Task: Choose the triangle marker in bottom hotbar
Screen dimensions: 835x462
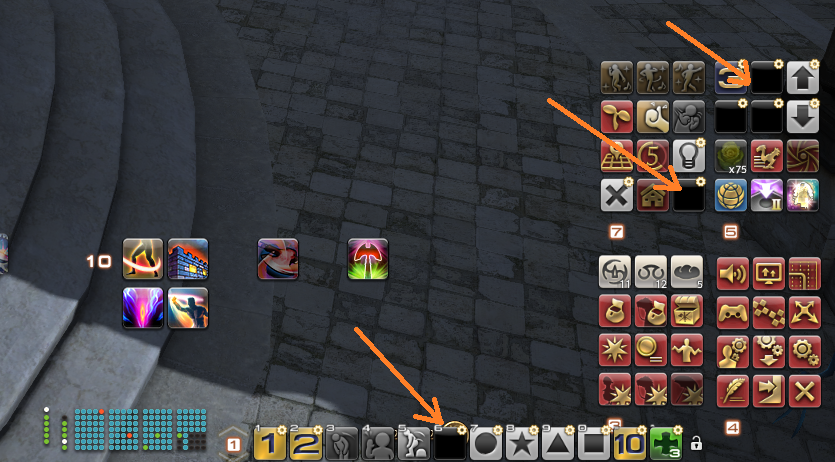Action: [x=557, y=442]
